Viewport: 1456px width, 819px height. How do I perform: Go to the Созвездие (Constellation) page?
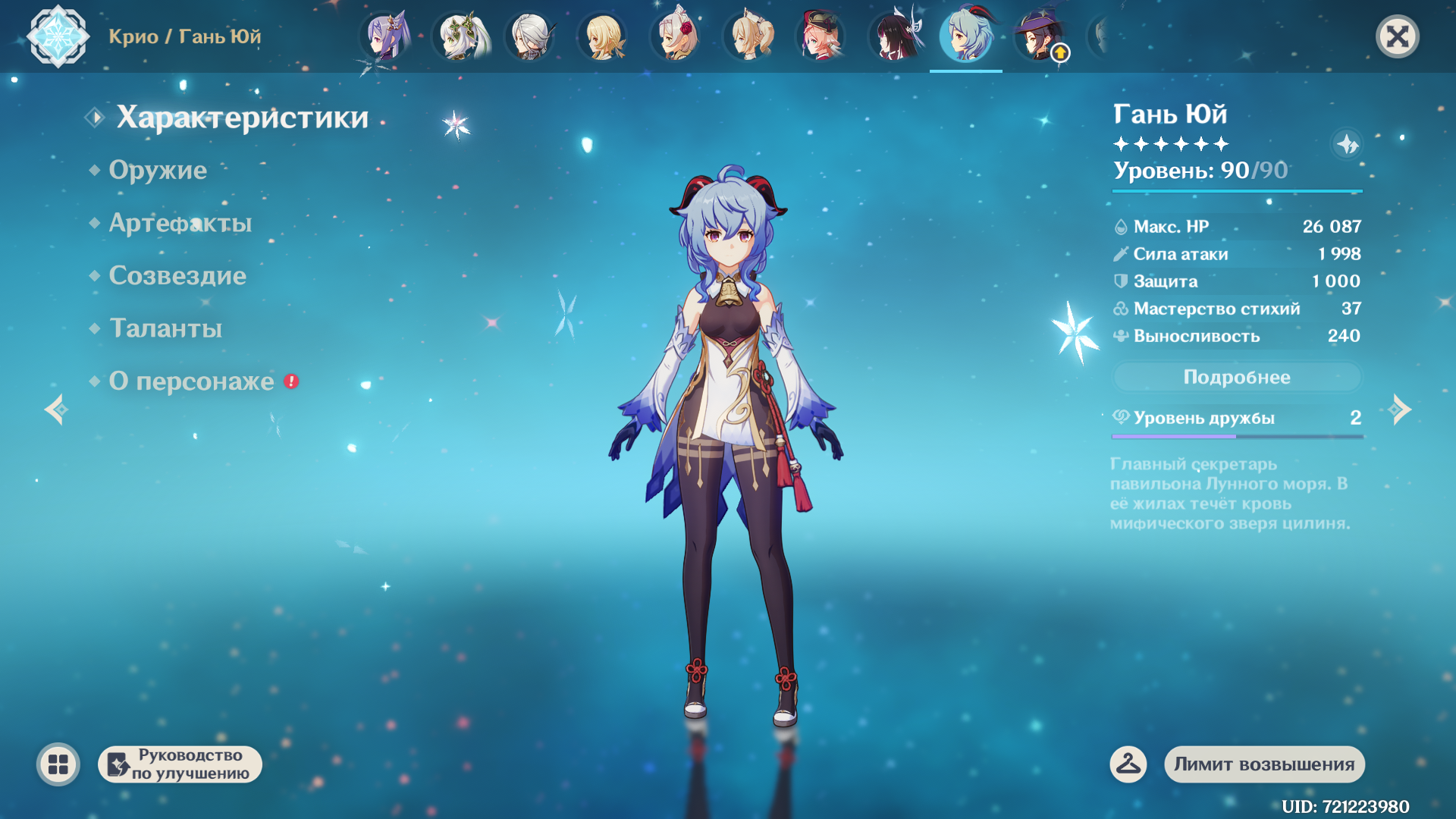click(177, 276)
